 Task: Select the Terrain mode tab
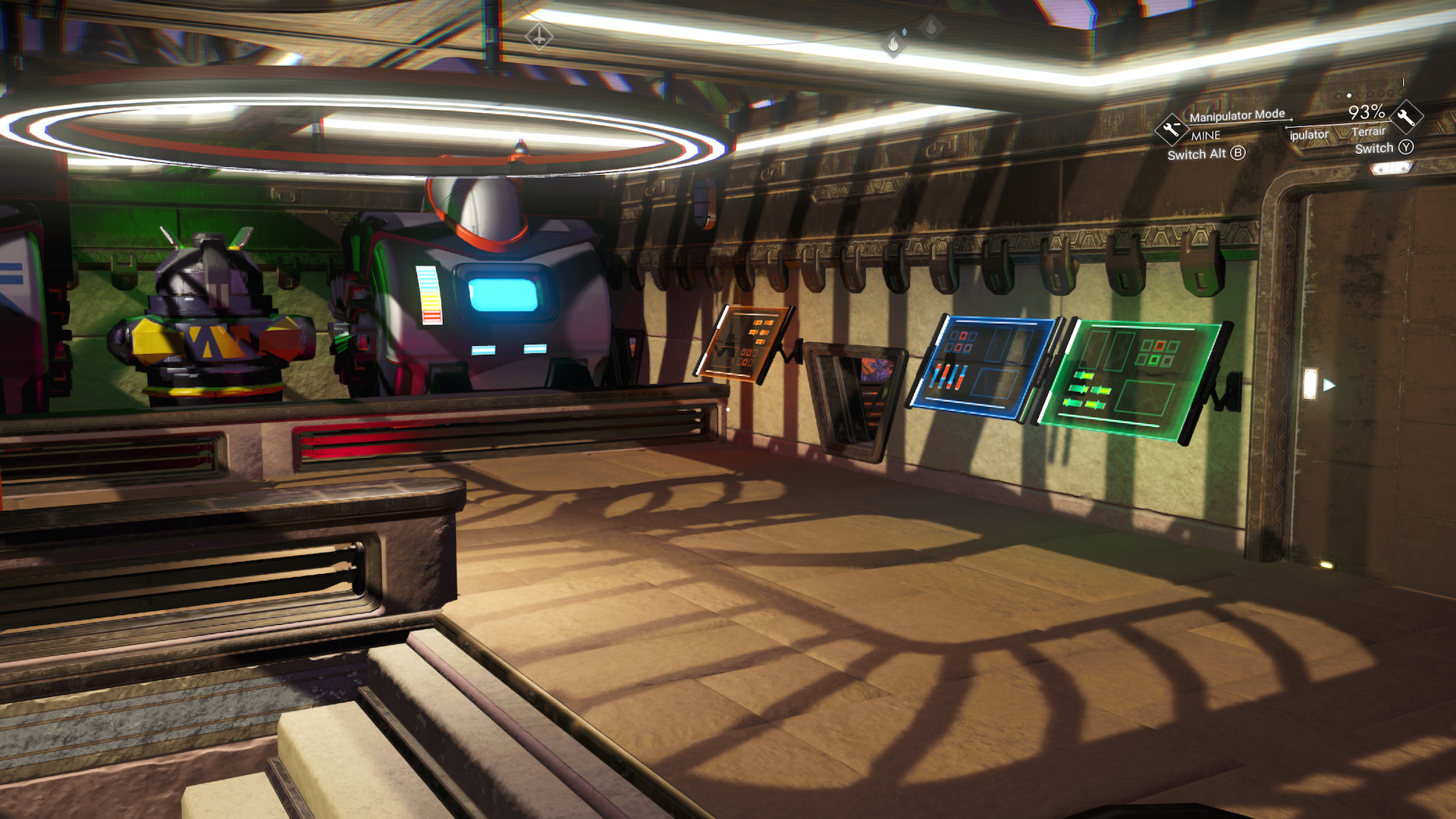point(1369,133)
